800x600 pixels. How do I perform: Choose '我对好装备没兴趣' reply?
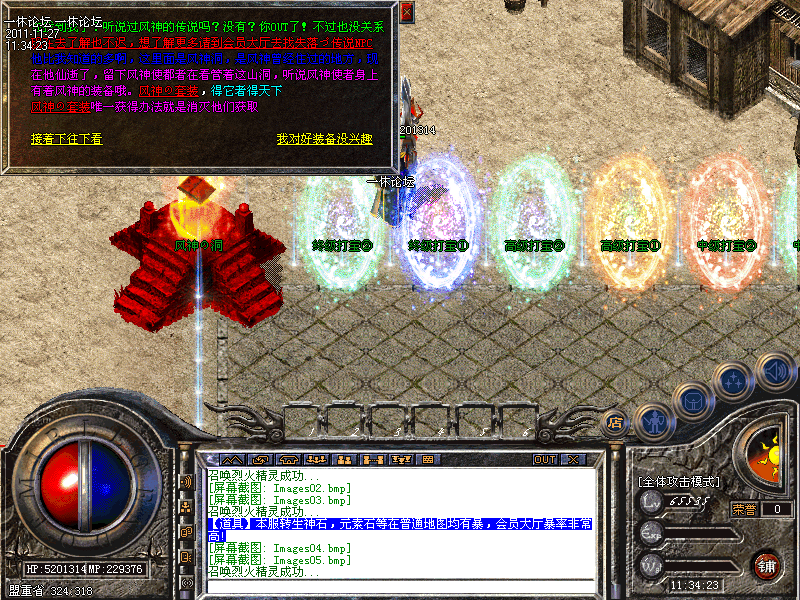[x=324, y=139]
